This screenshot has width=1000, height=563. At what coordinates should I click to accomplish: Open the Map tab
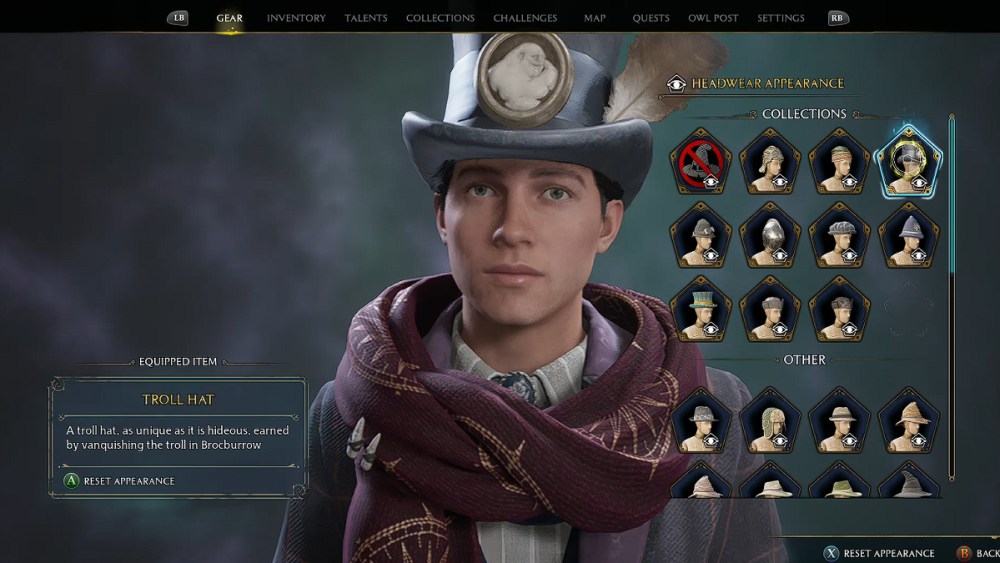click(595, 18)
